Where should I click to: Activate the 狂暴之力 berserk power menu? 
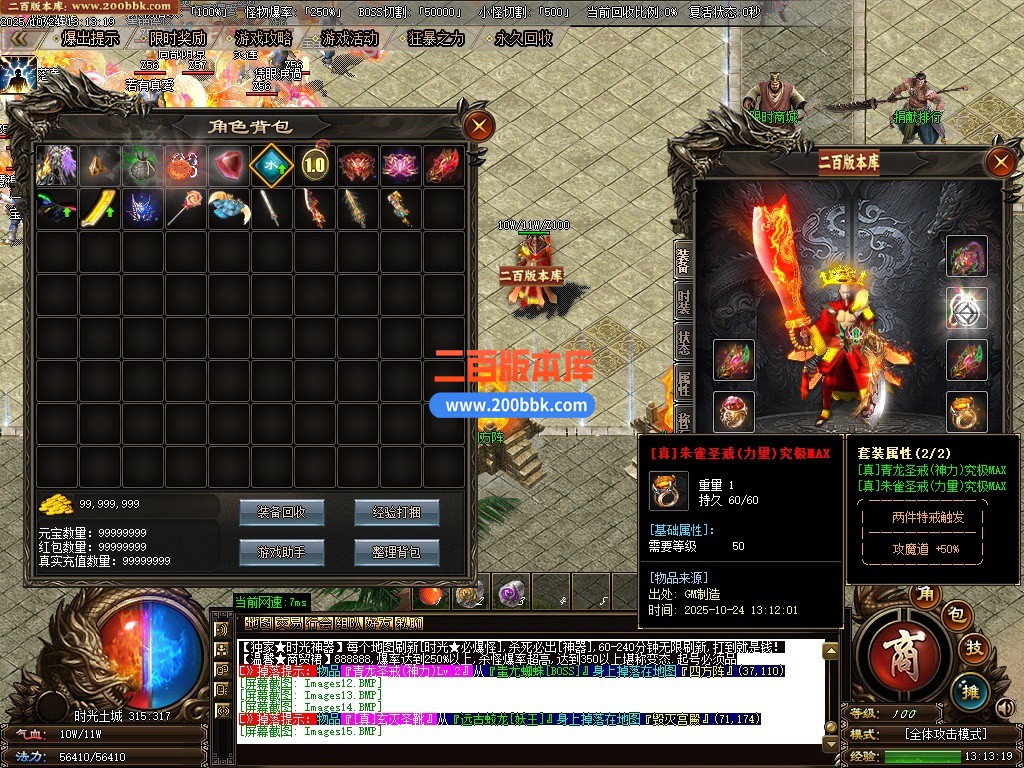(436, 39)
